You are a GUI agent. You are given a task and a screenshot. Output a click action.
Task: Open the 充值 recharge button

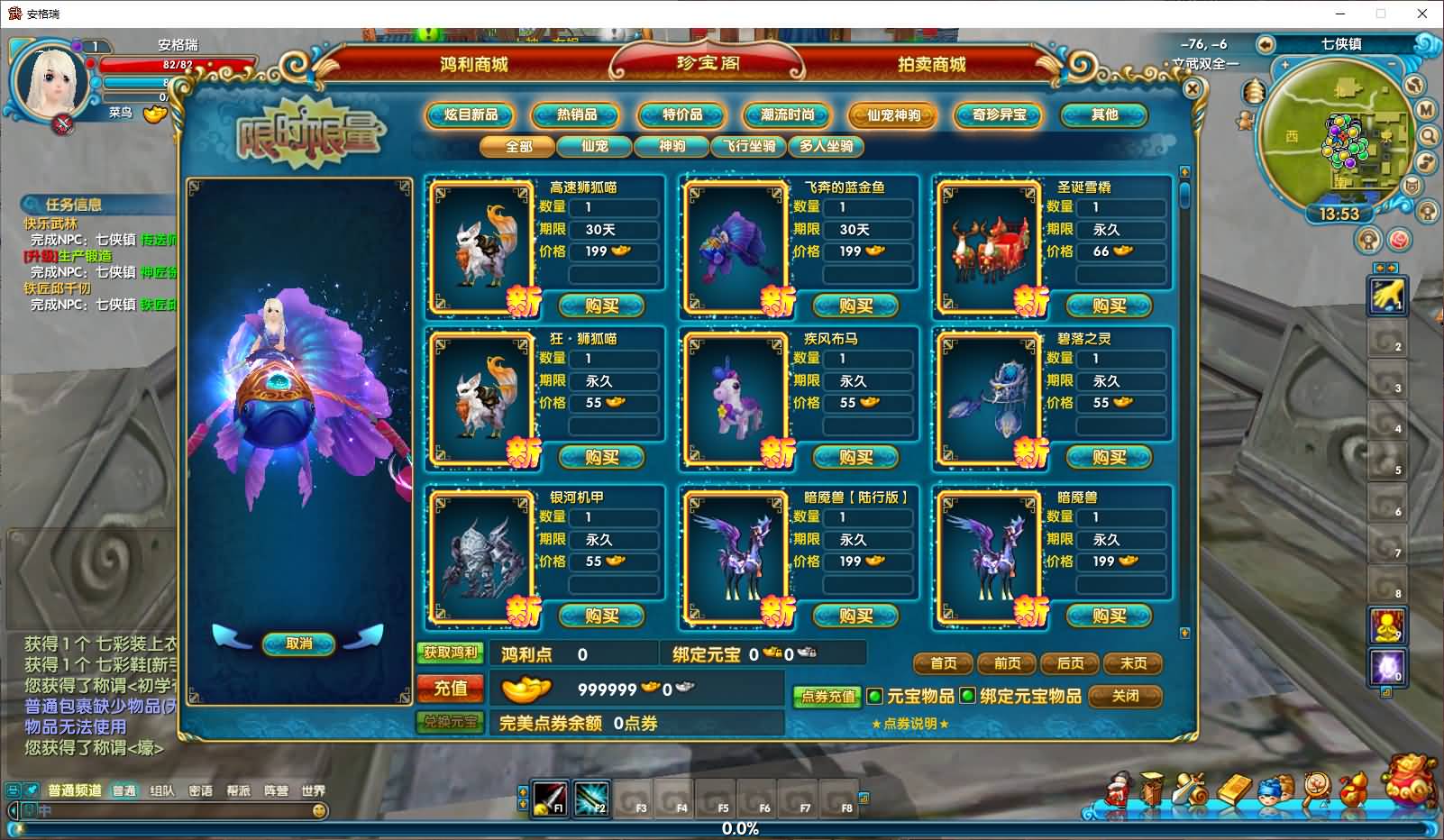451,689
